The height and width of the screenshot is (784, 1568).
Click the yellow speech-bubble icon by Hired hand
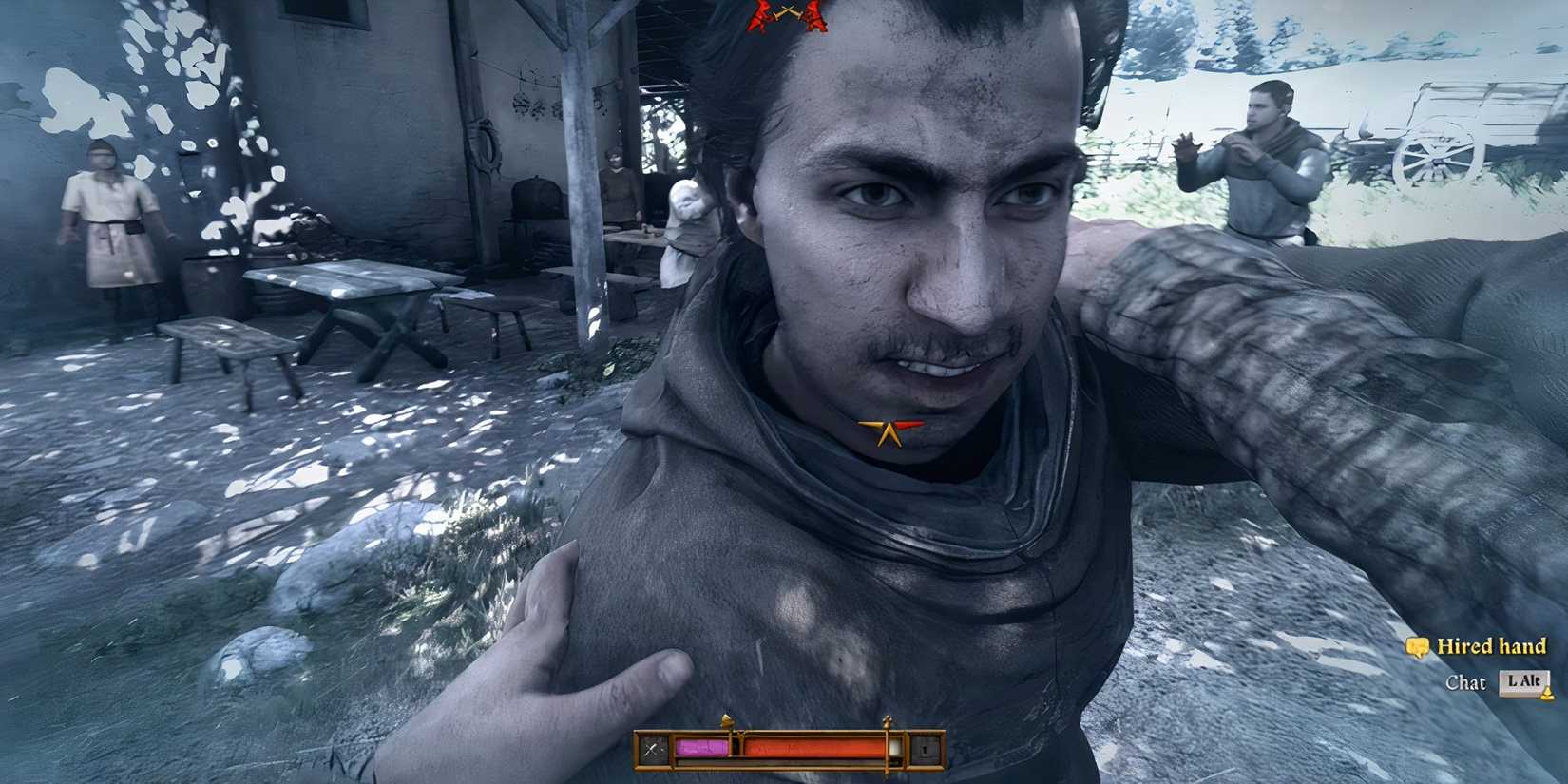tap(1417, 647)
